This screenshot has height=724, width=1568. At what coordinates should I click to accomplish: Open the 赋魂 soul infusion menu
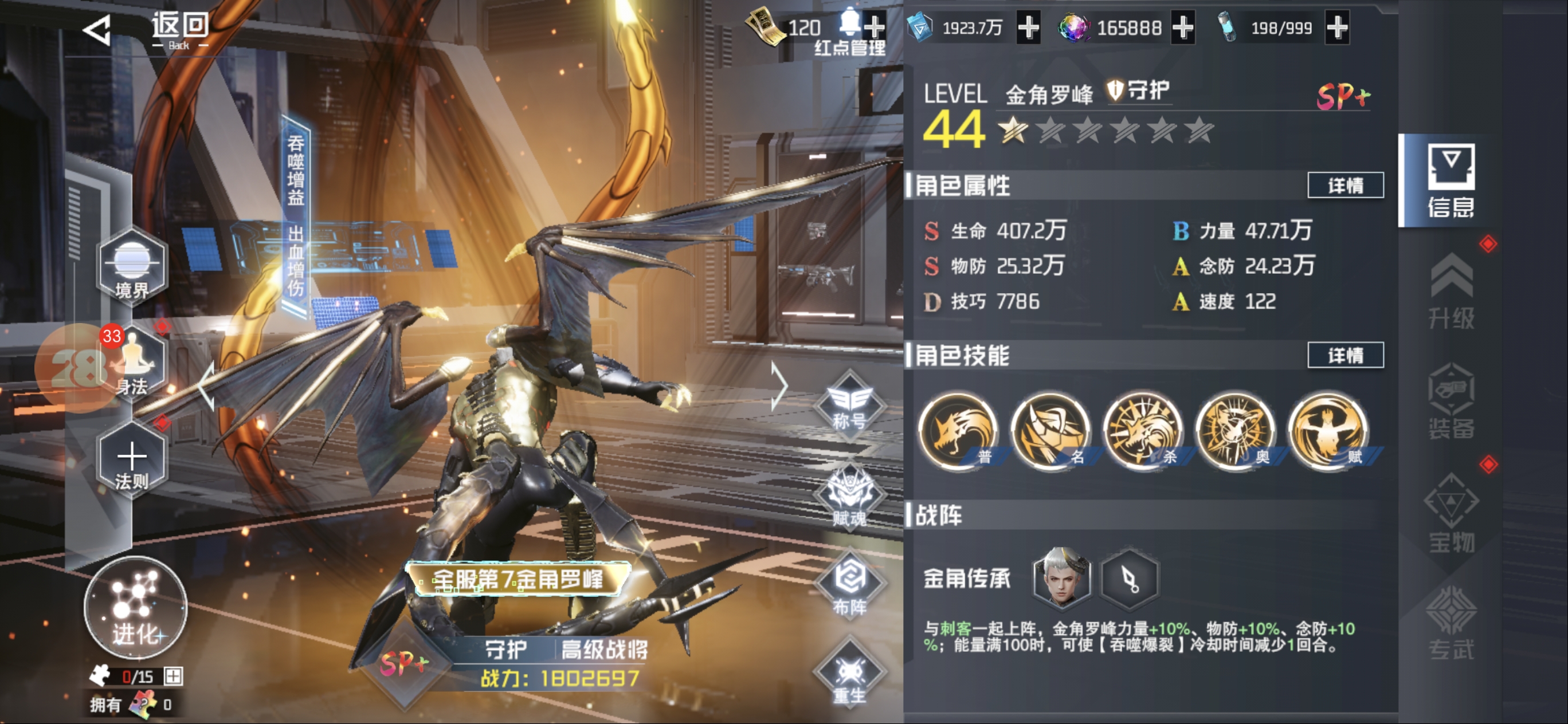[x=849, y=499]
